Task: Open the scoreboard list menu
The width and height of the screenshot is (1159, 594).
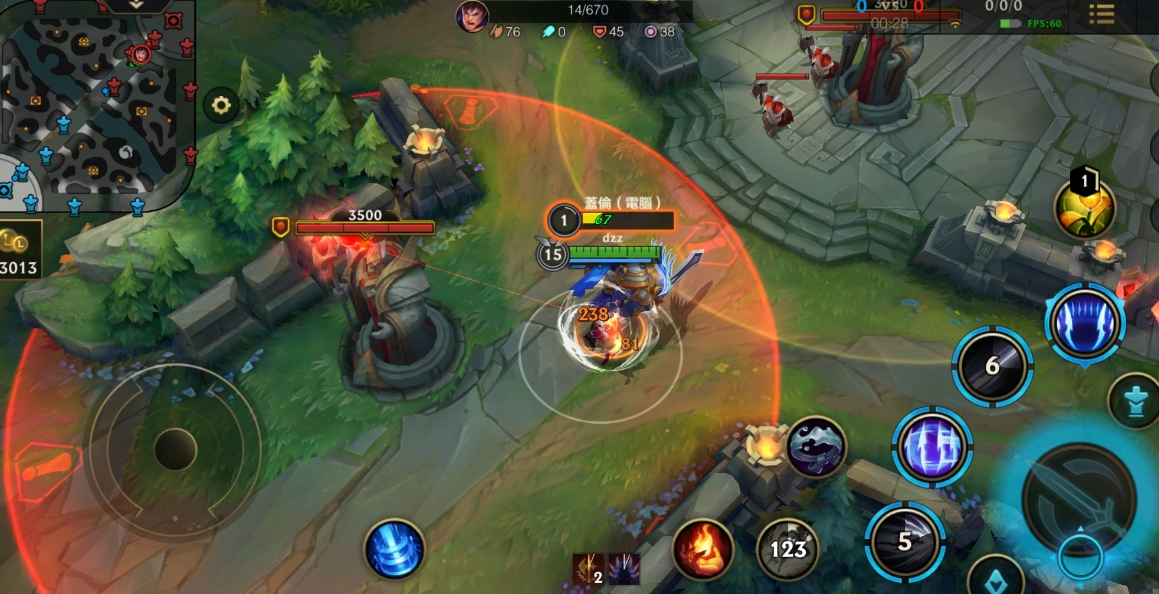Action: 1102,14
